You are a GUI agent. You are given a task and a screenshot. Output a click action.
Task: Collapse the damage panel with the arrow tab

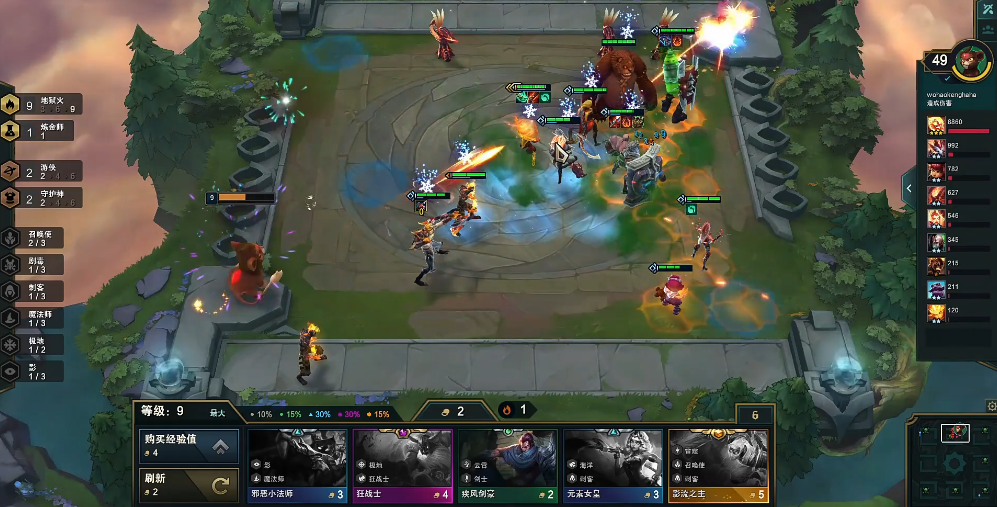(909, 187)
